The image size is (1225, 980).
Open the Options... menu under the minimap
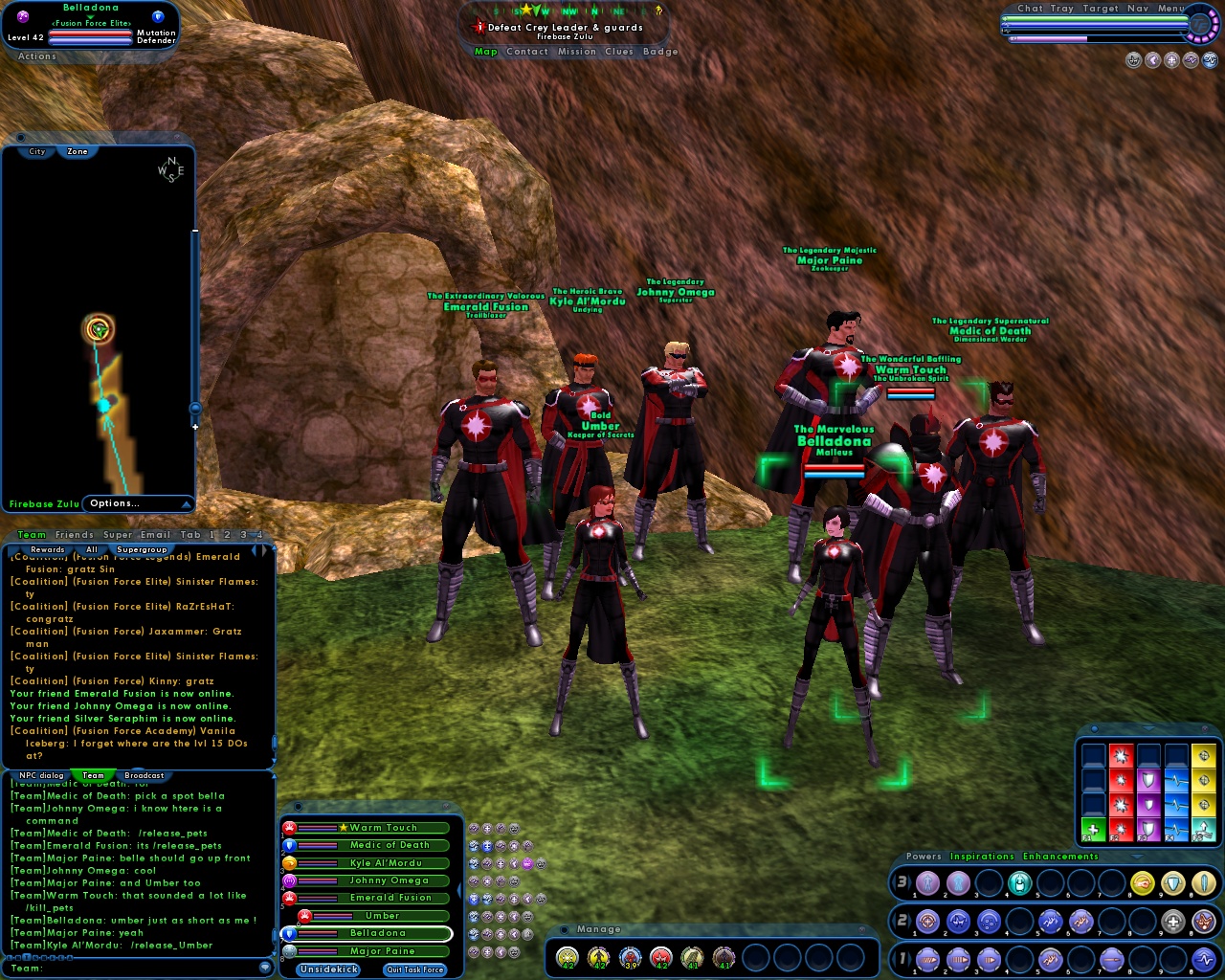[113, 502]
